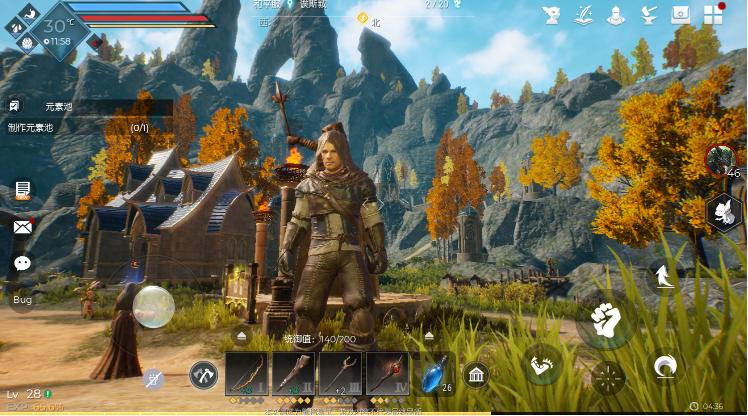This screenshot has height=416, width=748.
Task: Open the anvil and hammer crafting menu
Action: (649, 15)
